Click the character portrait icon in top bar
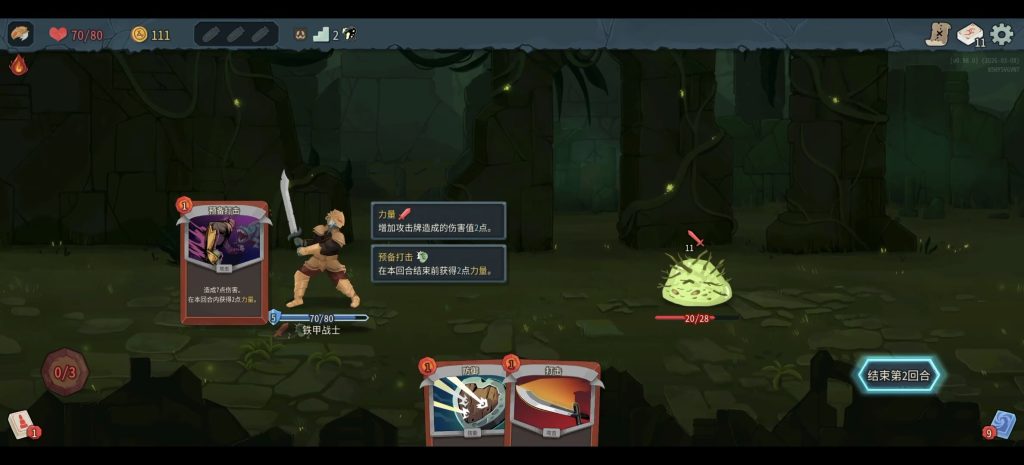Screen dimensions: 1024x465 pos(20,34)
